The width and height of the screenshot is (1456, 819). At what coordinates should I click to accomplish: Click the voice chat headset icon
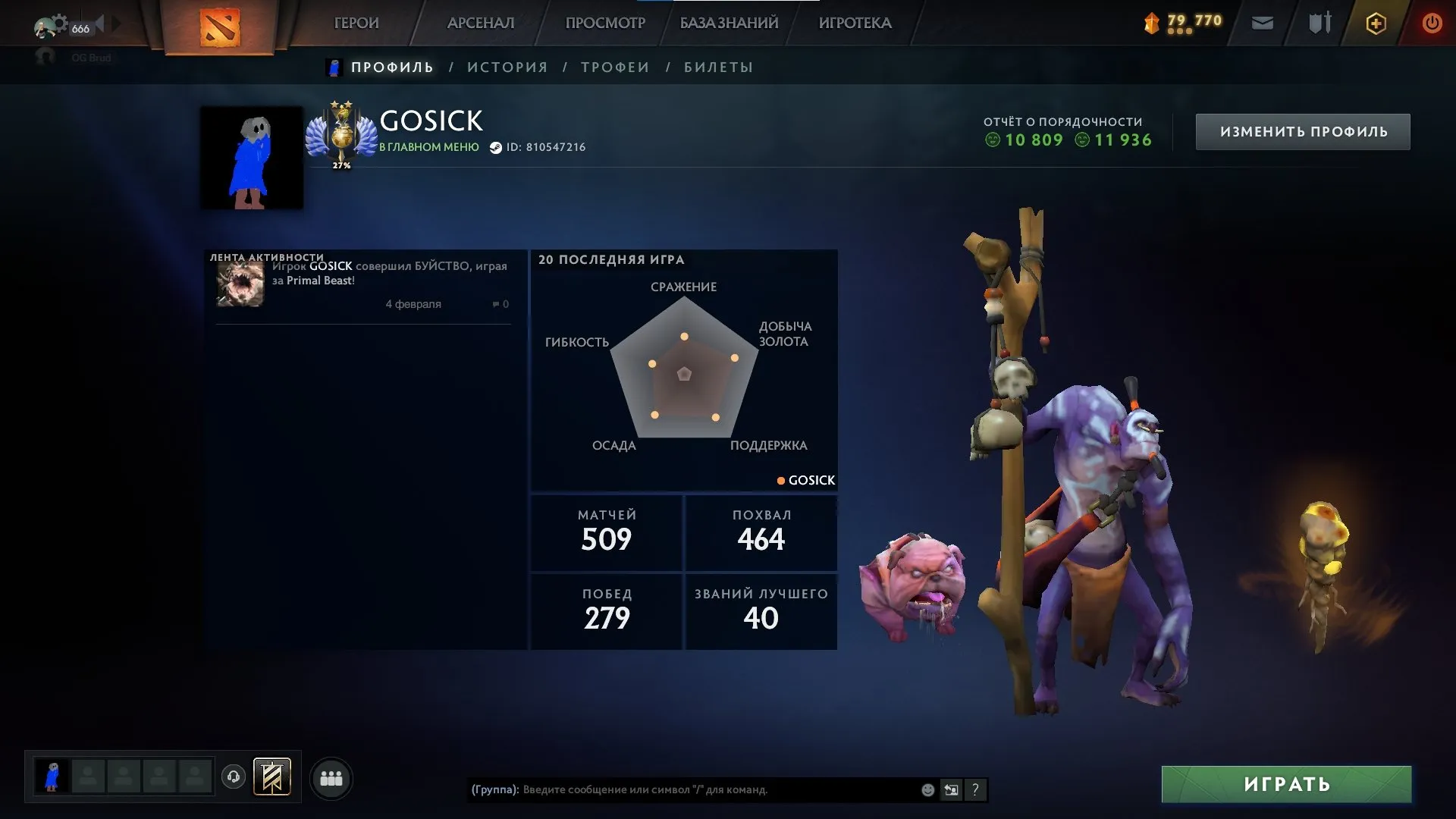(233, 777)
